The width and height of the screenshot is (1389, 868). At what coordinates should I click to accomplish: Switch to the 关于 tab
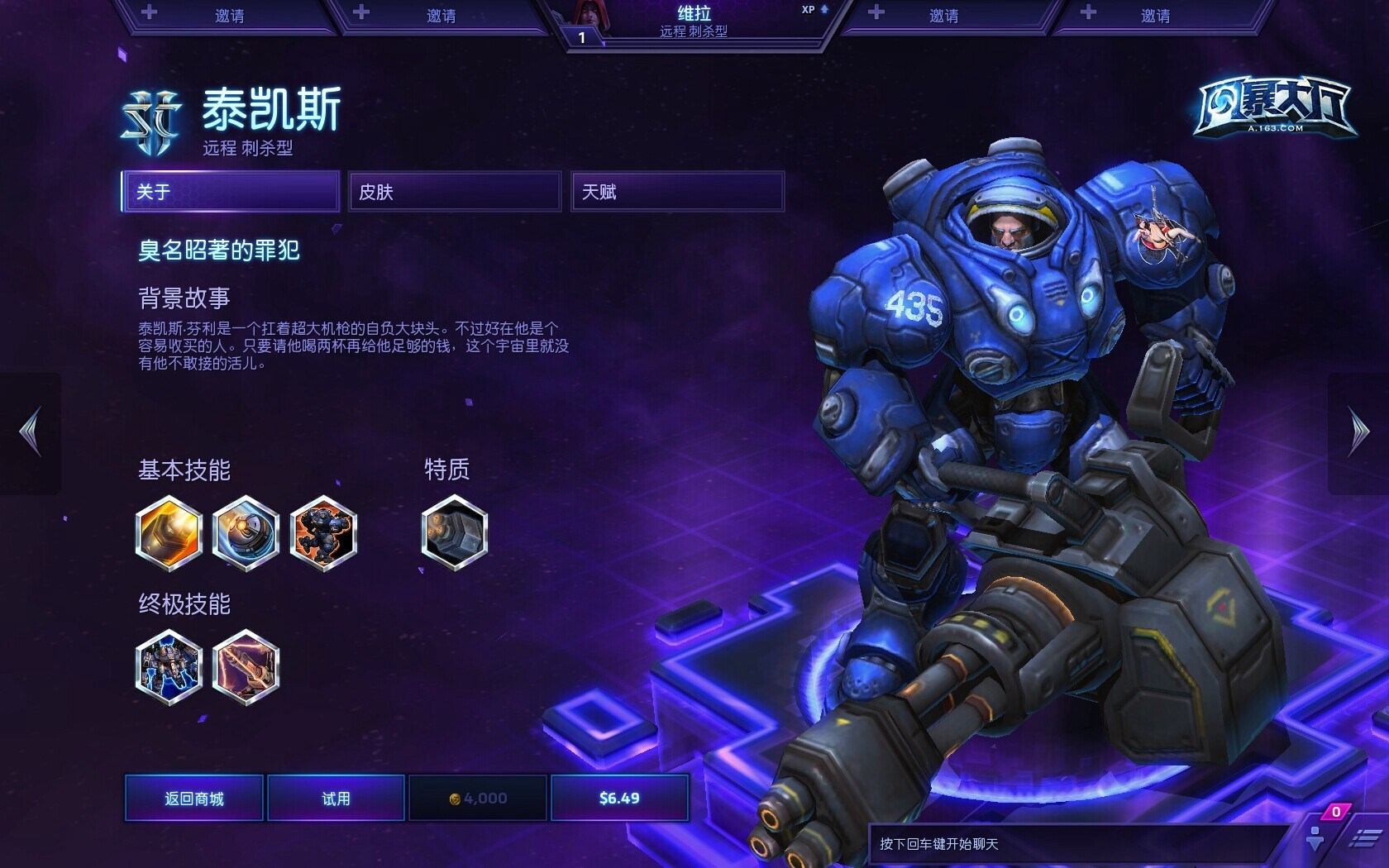click(x=231, y=192)
